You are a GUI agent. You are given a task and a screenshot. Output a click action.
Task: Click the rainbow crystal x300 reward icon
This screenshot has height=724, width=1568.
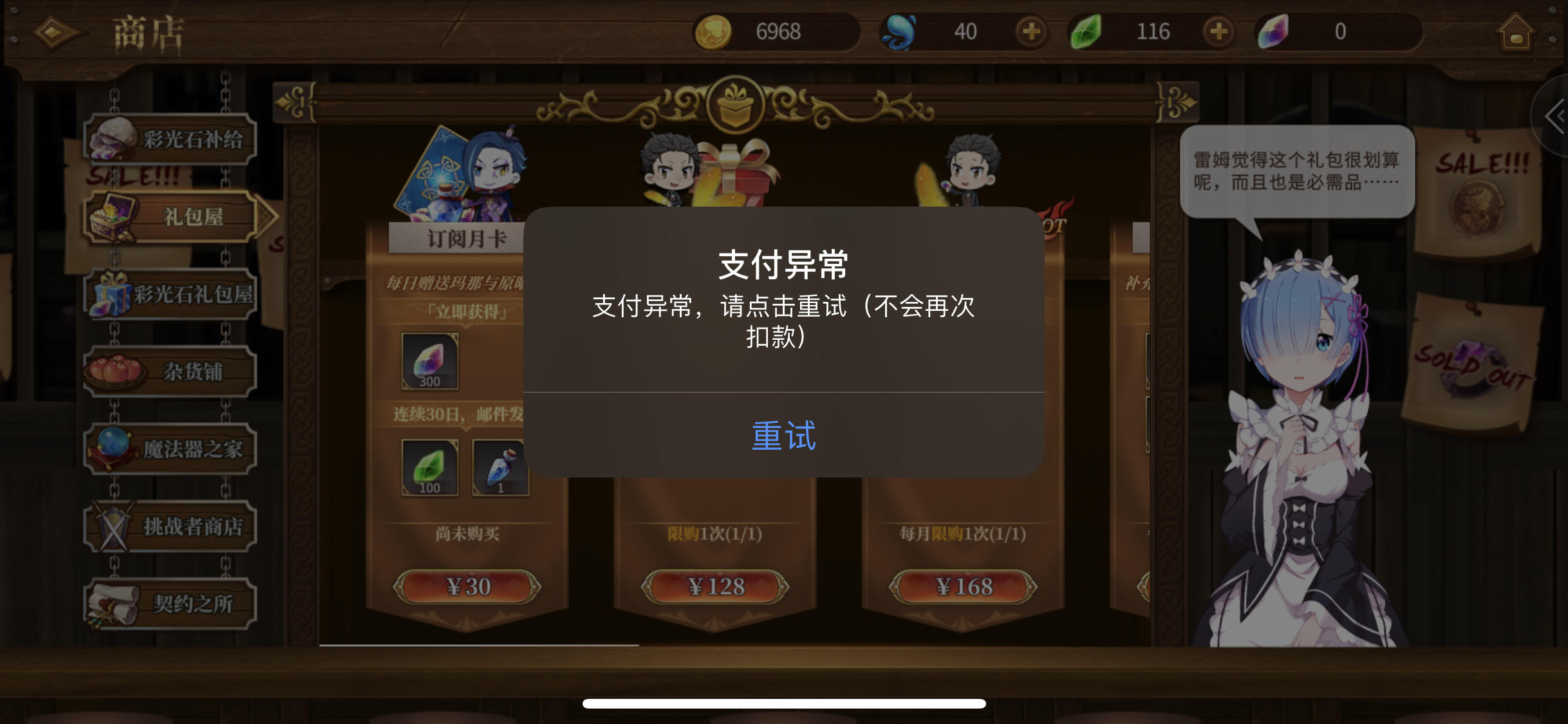pyautogui.click(x=430, y=360)
